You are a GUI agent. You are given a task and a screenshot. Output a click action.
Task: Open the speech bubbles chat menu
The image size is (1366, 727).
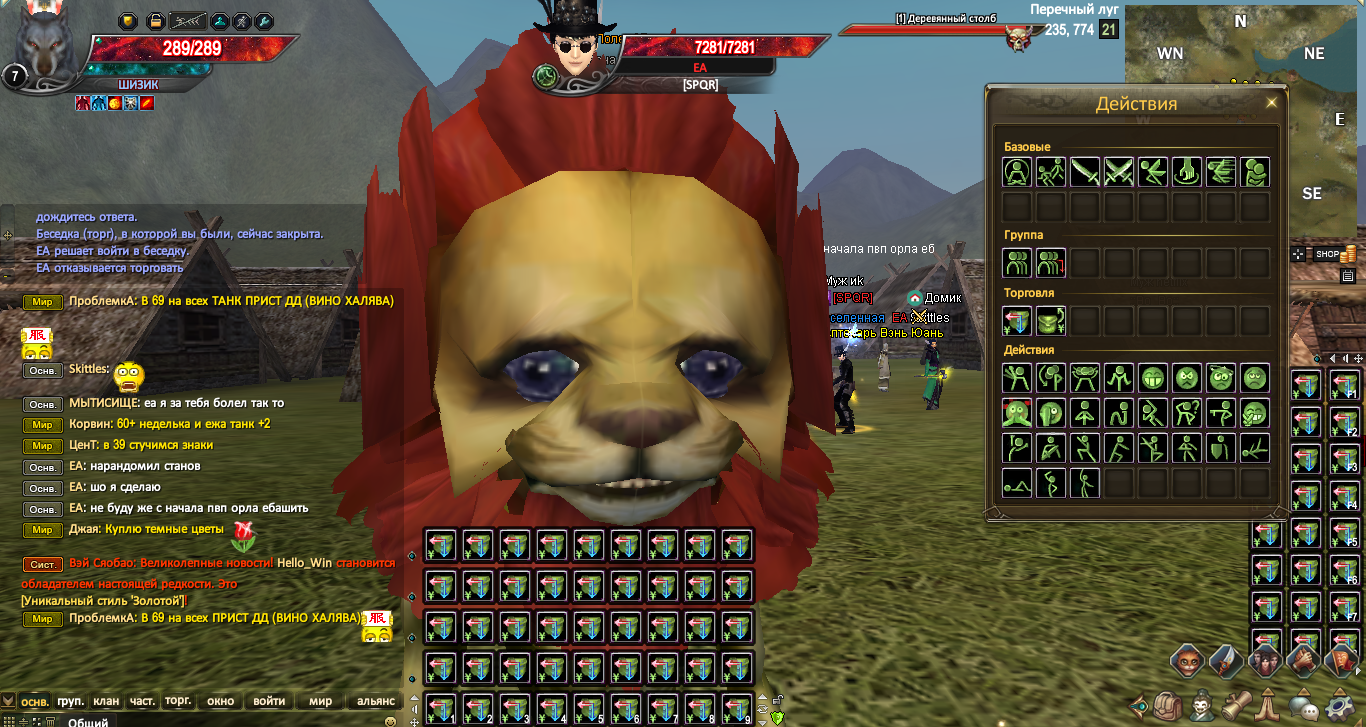click(x=1302, y=707)
